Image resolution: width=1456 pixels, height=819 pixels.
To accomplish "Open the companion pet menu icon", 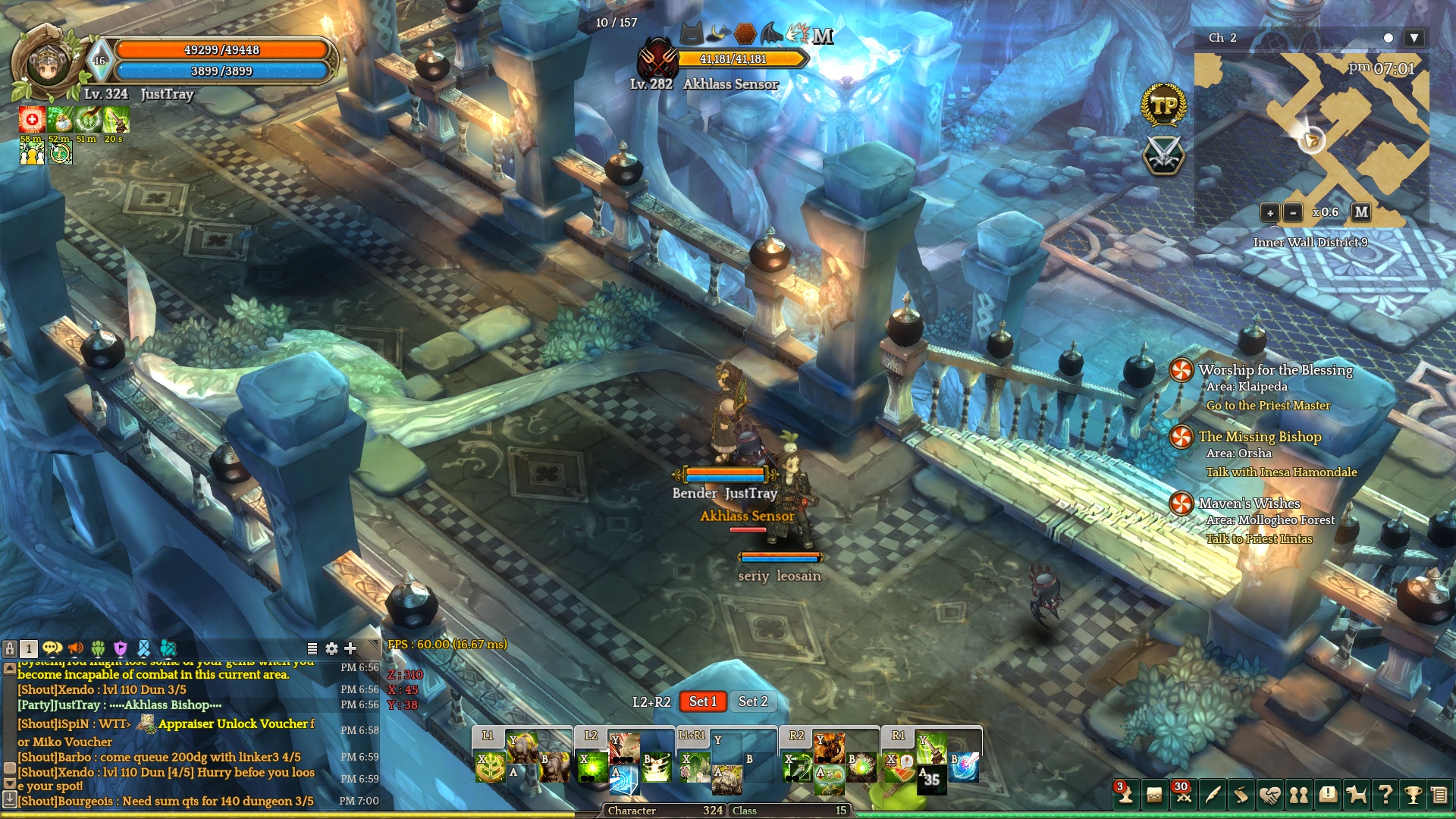I will tap(1356, 795).
